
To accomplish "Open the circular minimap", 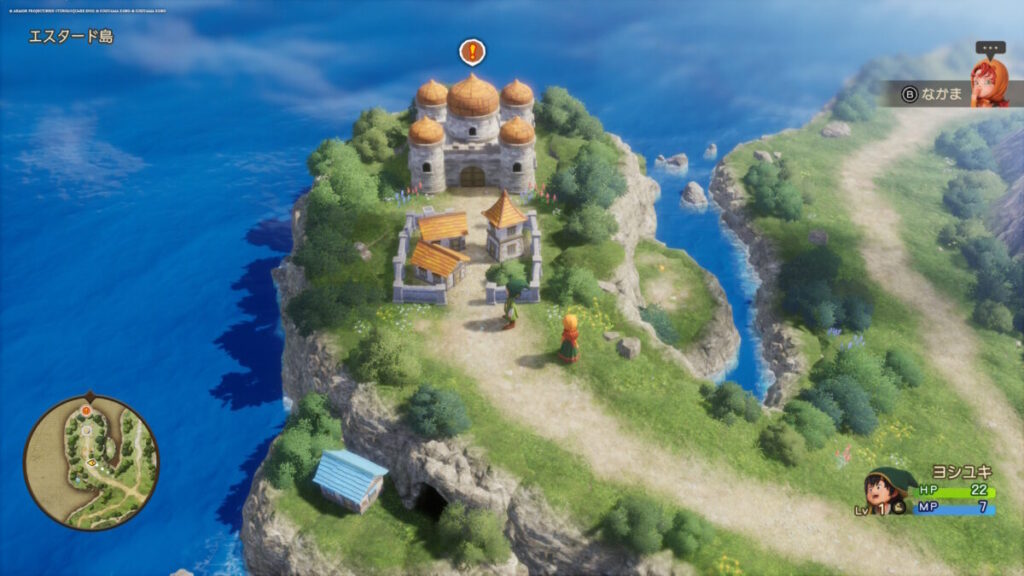I will click(x=91, y=462).
